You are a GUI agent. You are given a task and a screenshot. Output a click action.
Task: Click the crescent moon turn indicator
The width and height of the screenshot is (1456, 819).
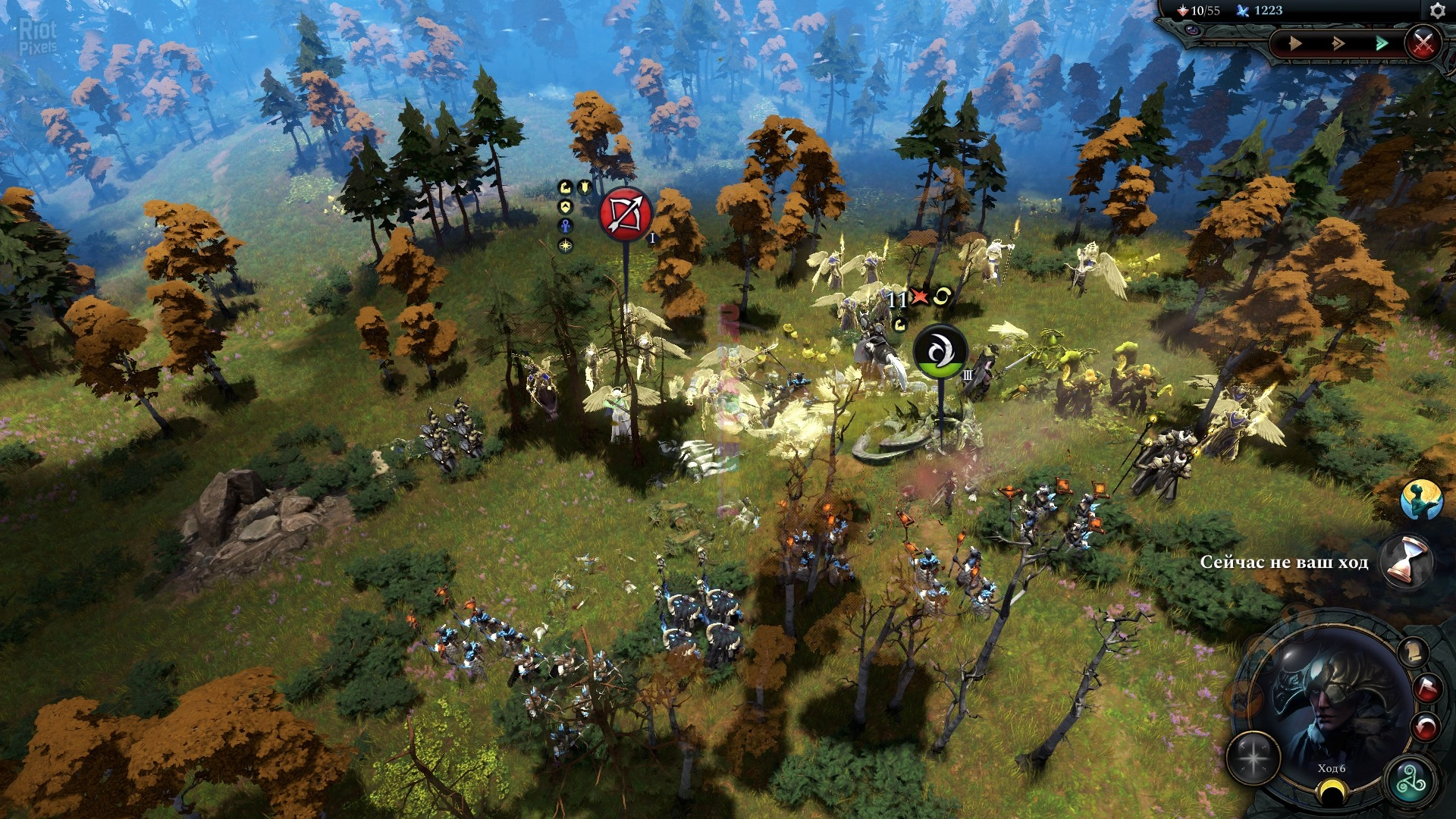(1329, 792)
